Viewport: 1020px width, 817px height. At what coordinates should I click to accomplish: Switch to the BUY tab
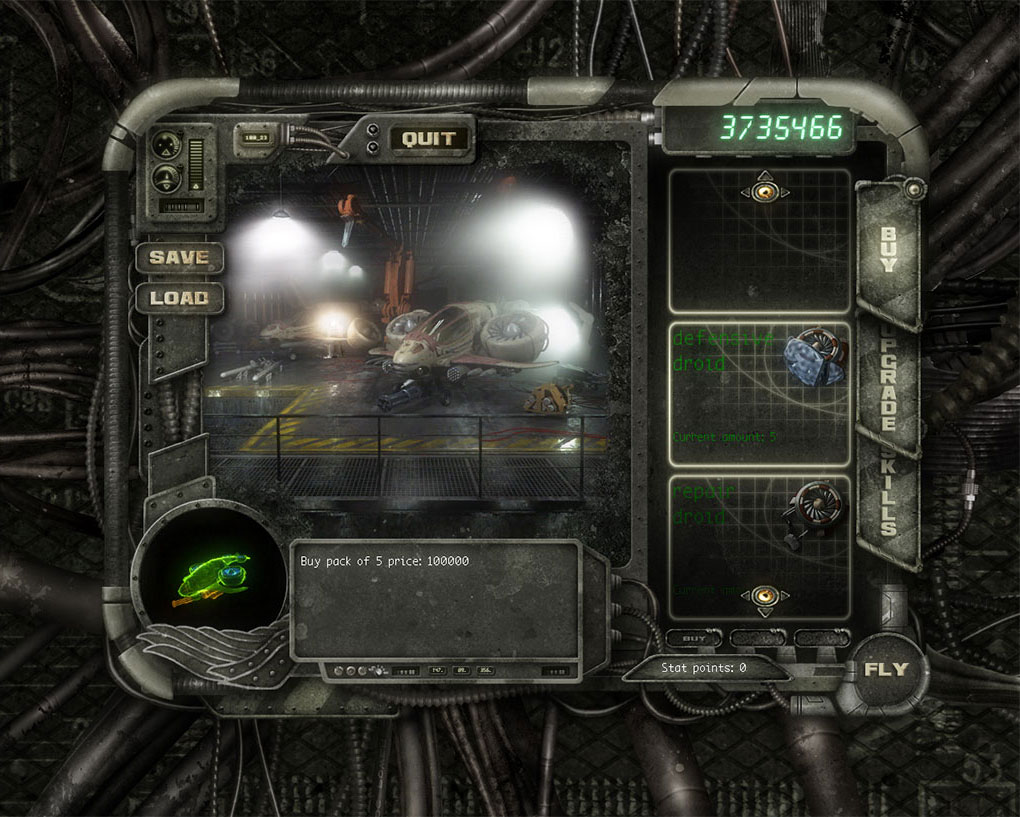tap(888, 250)
